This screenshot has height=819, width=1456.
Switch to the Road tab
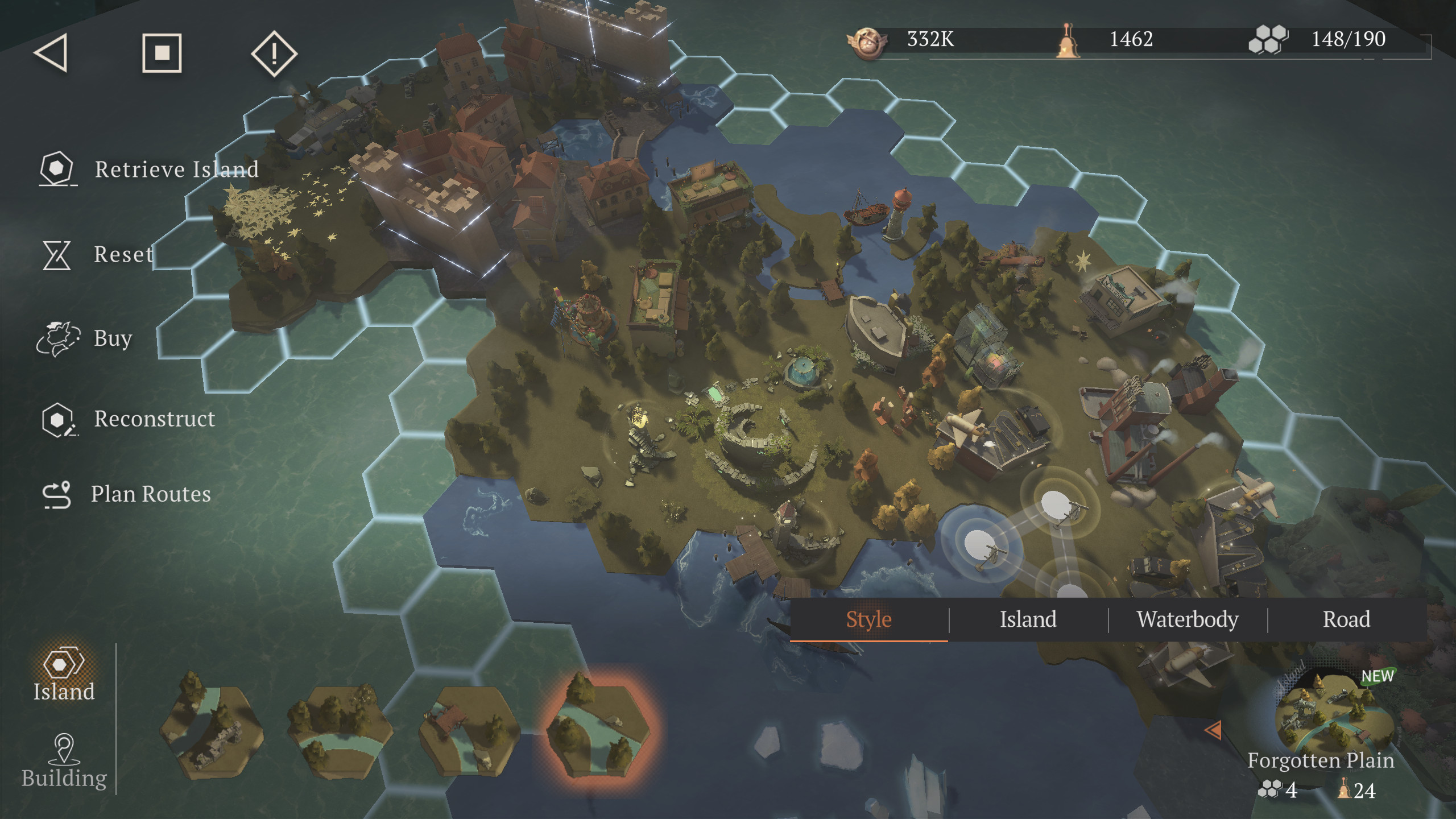1346,619
